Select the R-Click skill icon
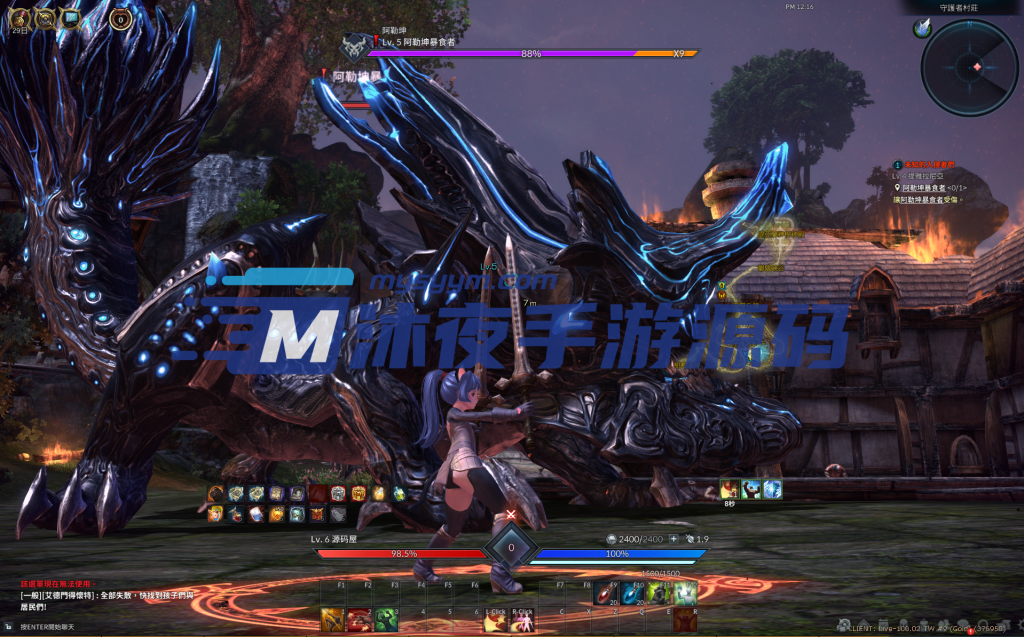The width and height of the screenshot is (1024, 637). (x=522, y=621)
